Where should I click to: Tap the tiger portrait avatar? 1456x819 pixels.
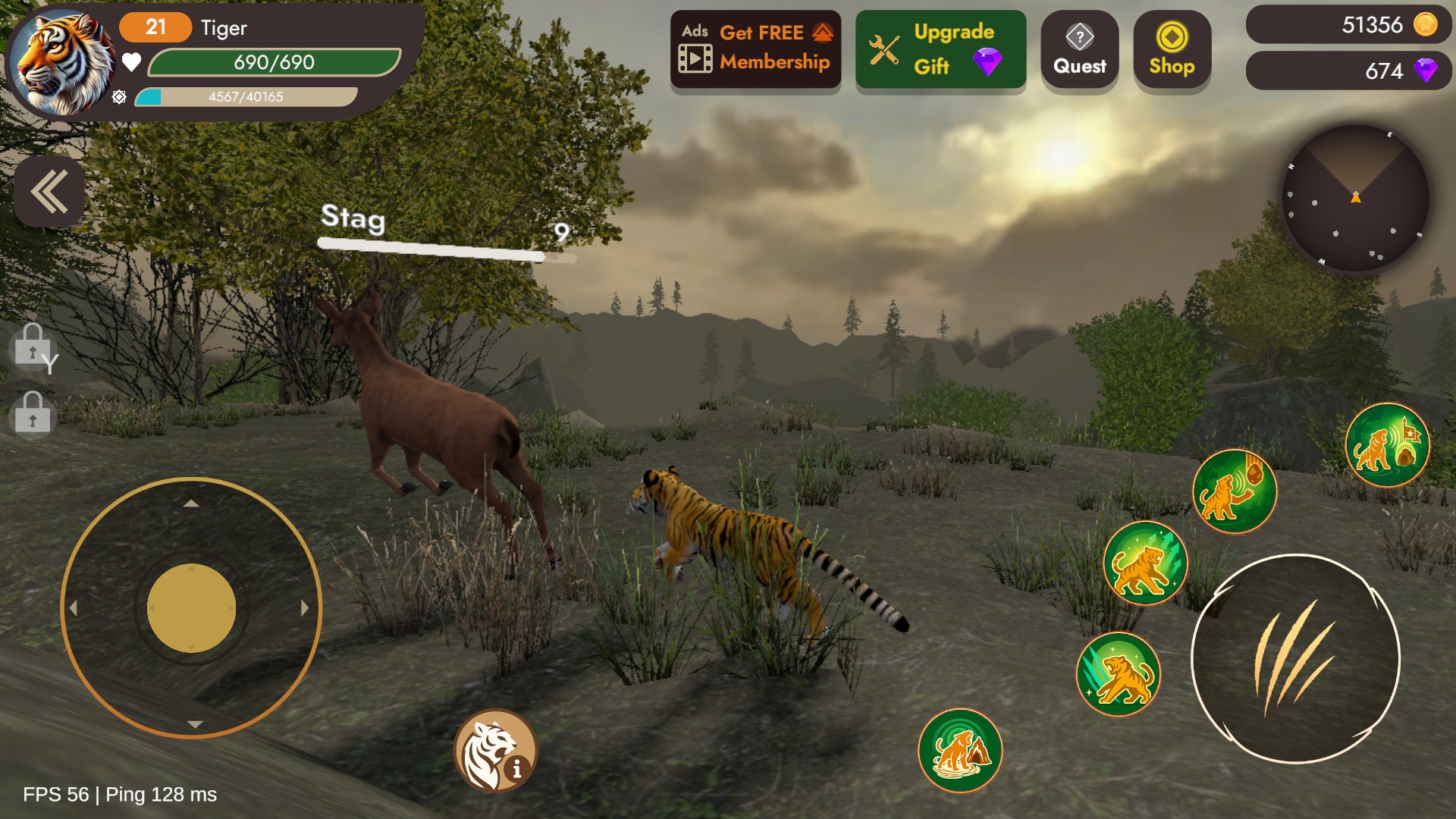tap(61, 64)
